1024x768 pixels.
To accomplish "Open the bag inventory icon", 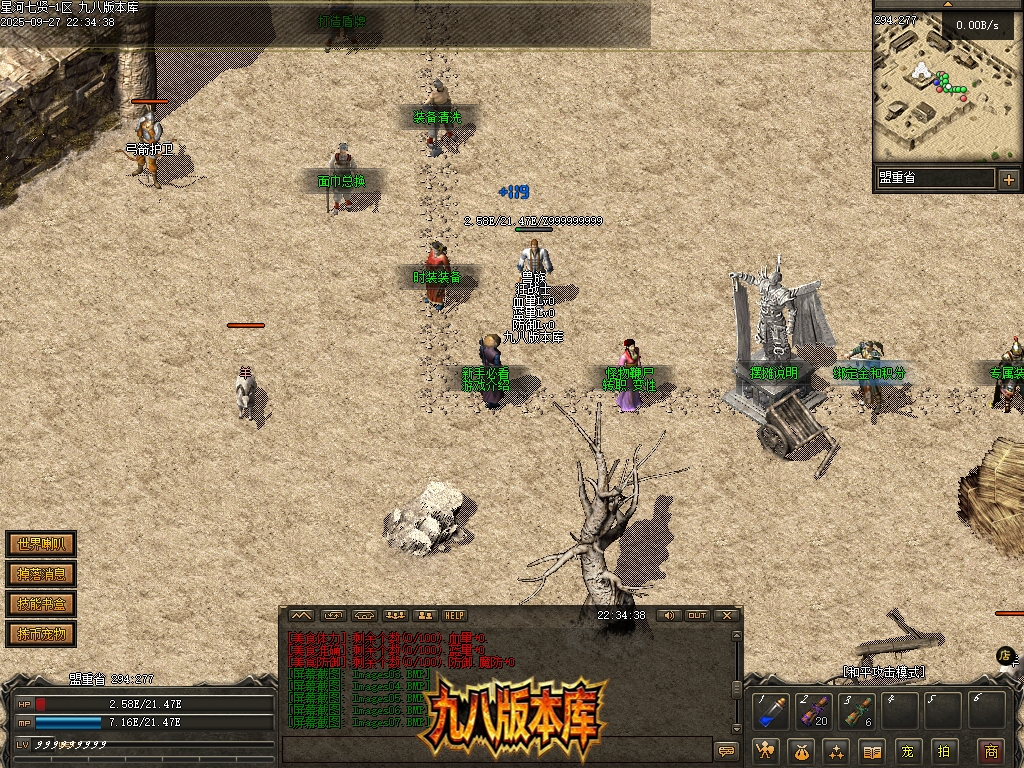I will 802,751.
